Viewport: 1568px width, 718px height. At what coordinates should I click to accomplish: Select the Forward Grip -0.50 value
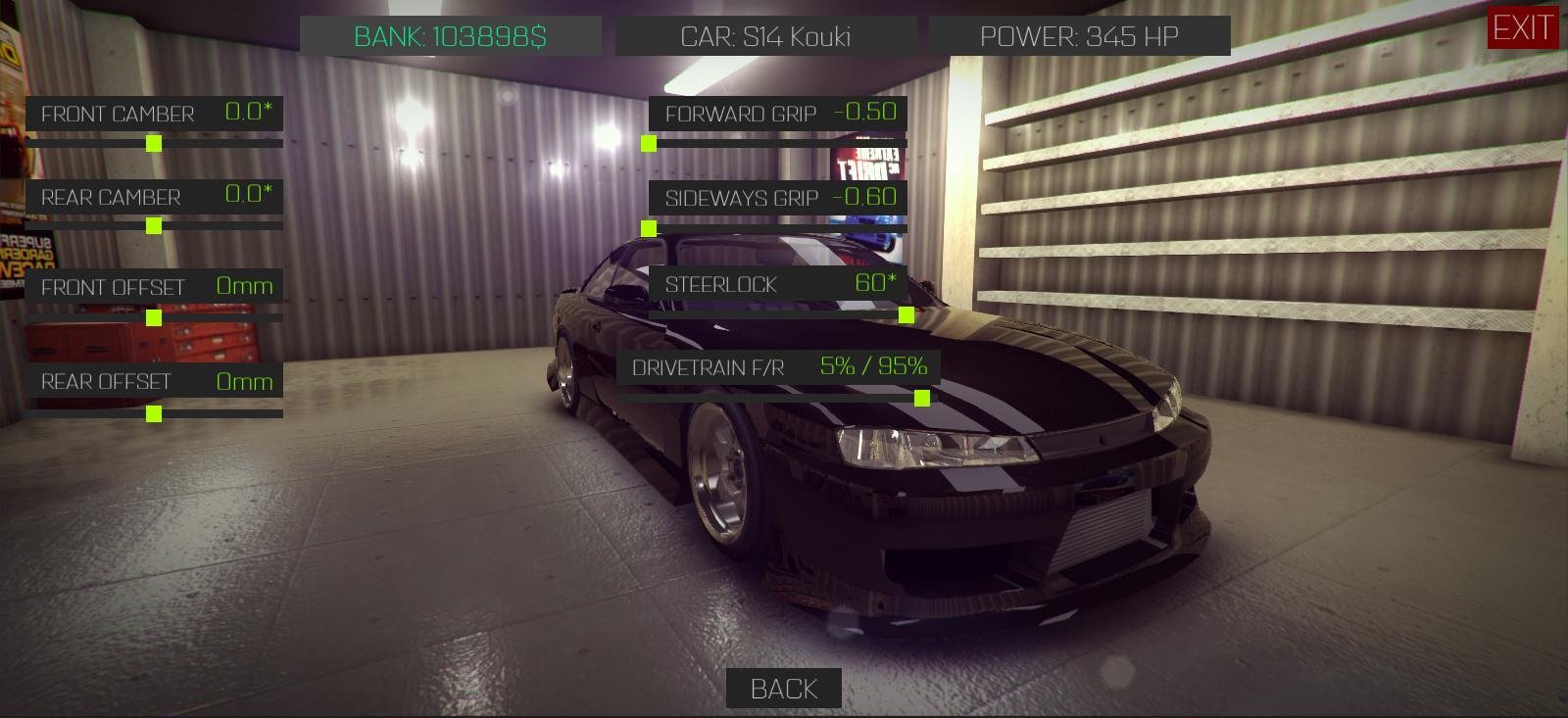(x=866, y=112)
